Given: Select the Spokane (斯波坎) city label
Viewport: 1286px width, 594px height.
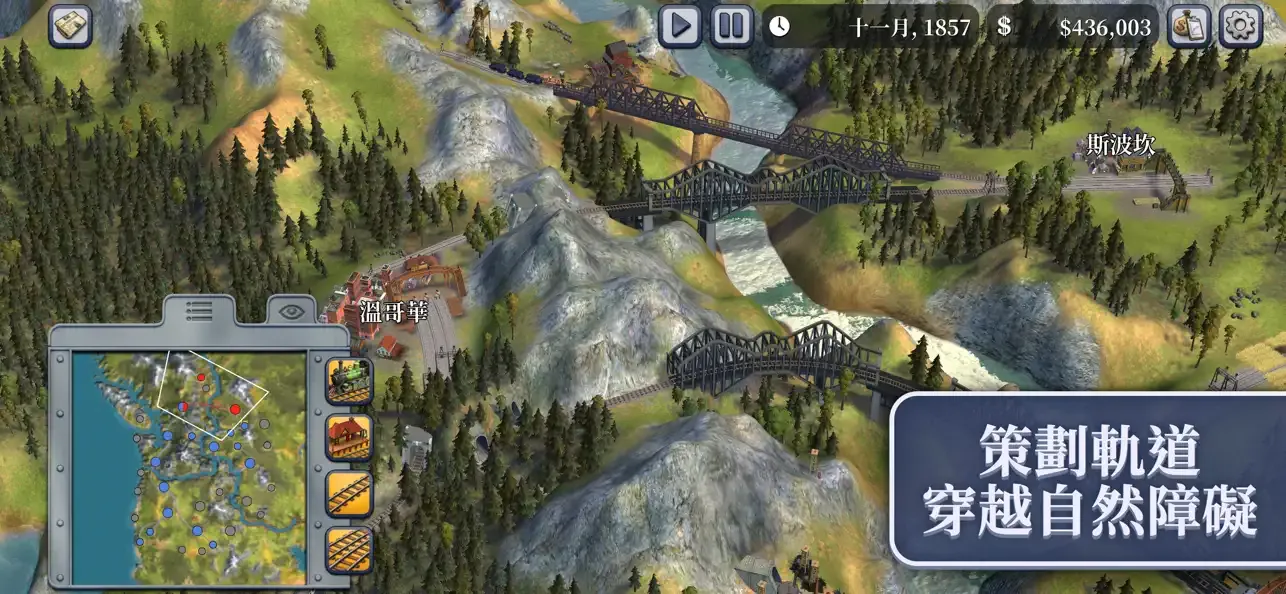Looking at the screenshot, I should pyautogui.click(x=1121, y=146).
